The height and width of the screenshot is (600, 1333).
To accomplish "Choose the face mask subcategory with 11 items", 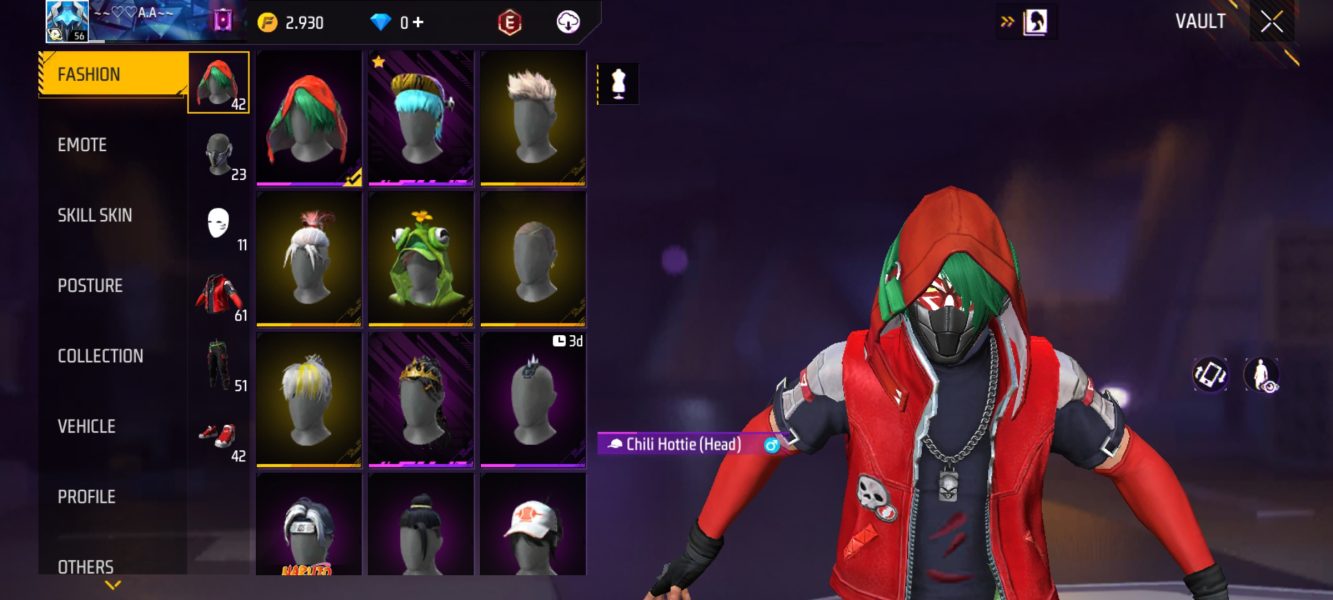I will pos(219,224).
